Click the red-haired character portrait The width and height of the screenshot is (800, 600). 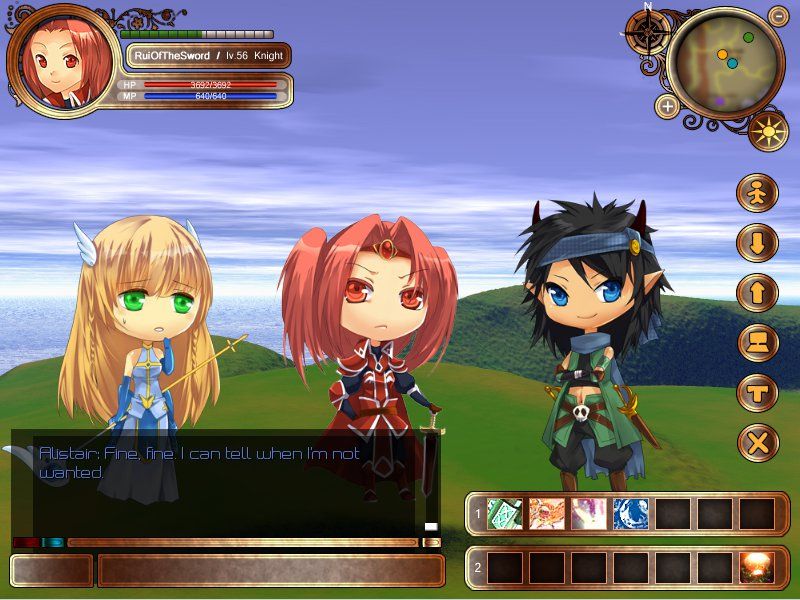click(x=59, y=62)
